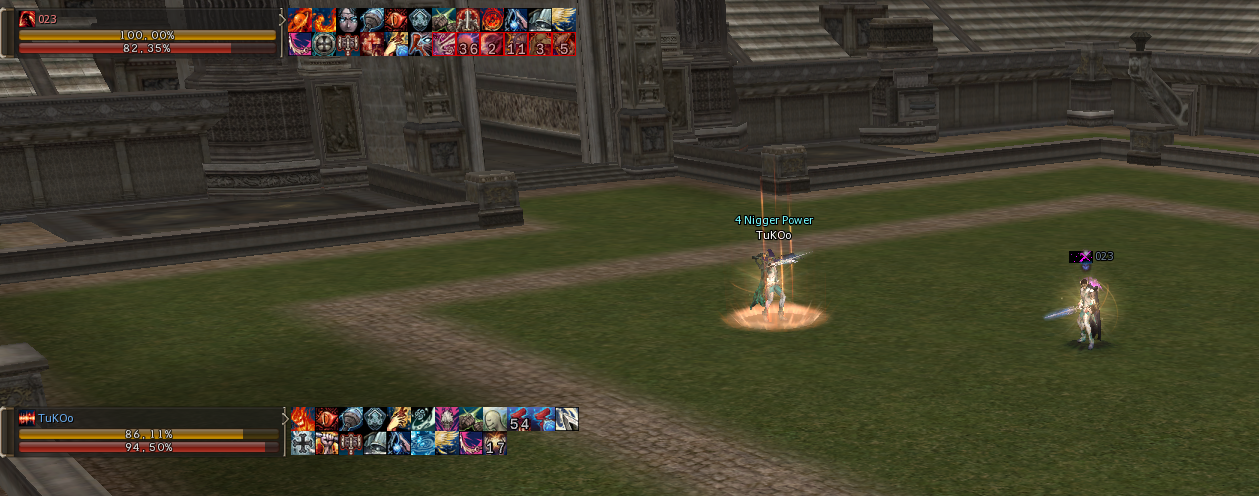Select the red cross buff on 023's bar

click(x=372, y=45)
